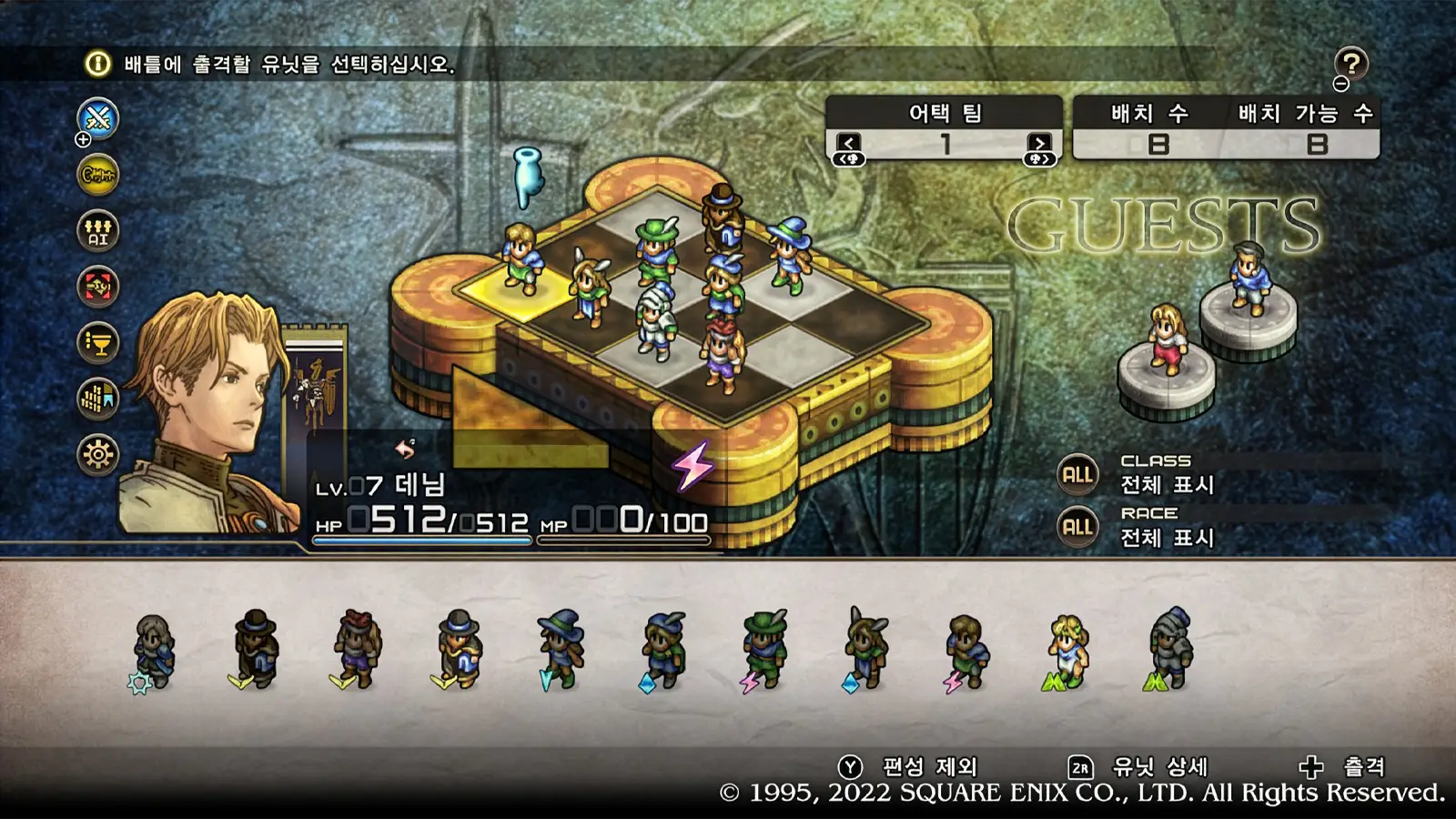Click the minus toggle below the help icon

click(x=1341, y=85)
